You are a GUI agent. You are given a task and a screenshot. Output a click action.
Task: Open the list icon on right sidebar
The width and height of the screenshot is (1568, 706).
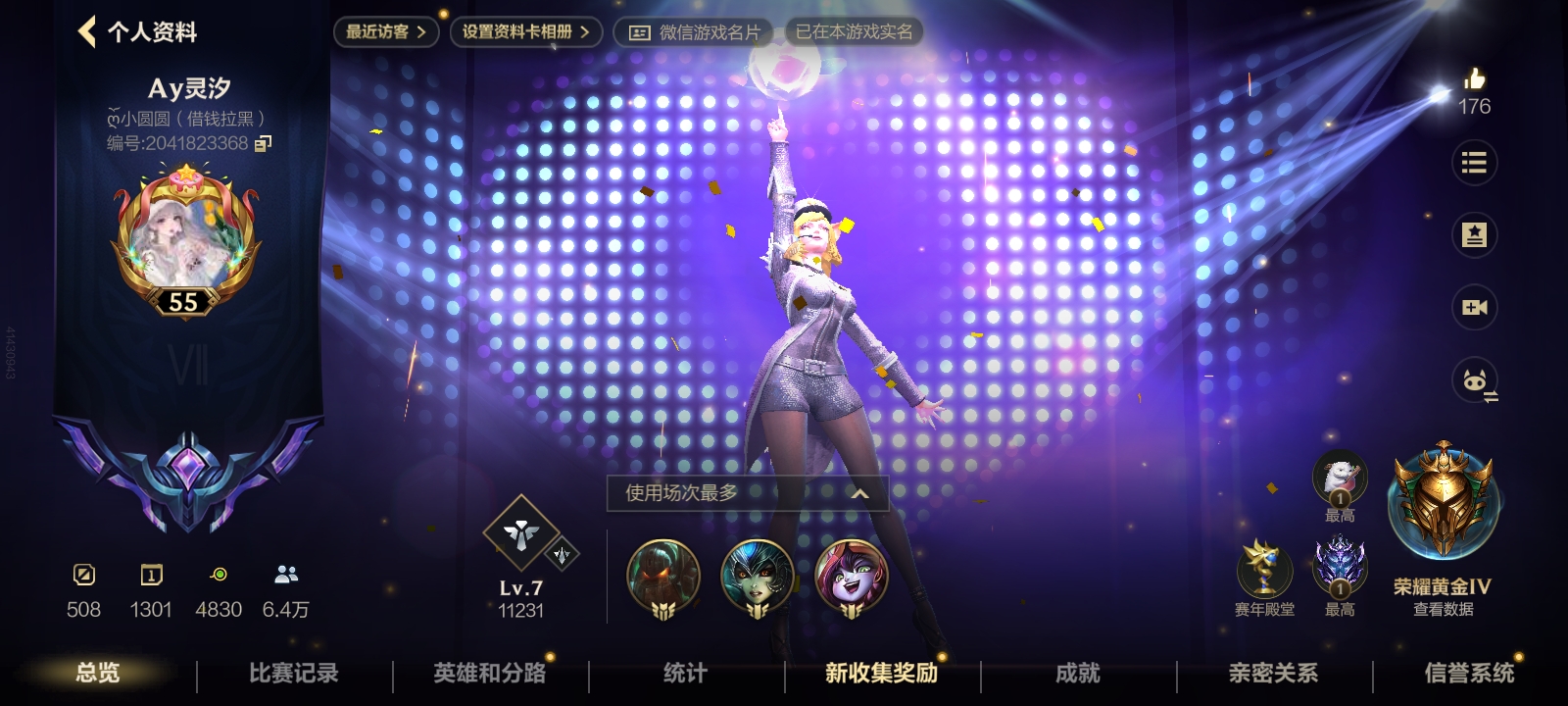pyautogui.click(x=1474, y=163)
